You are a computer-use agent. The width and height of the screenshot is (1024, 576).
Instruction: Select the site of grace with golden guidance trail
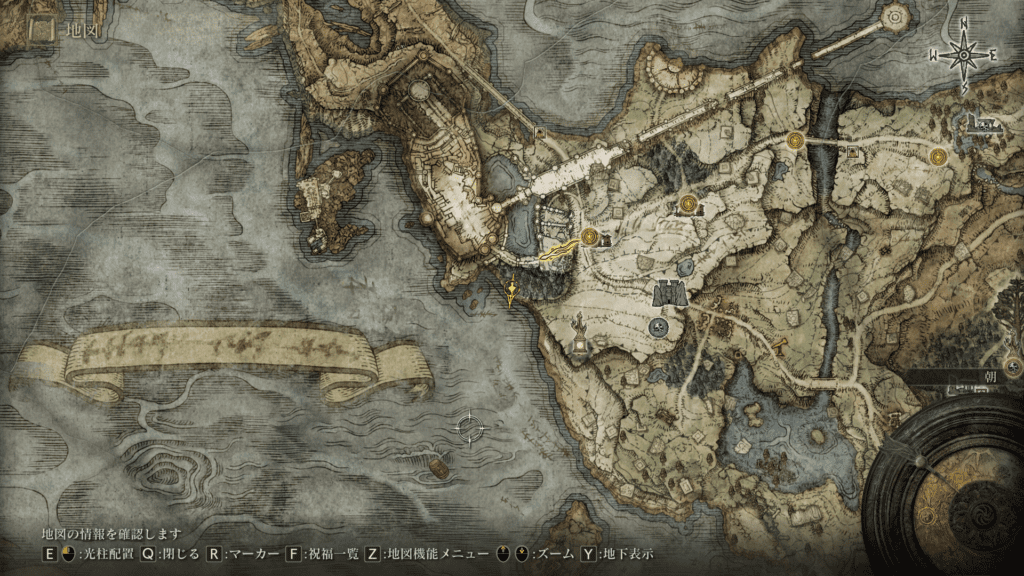[x=590, y=237]
